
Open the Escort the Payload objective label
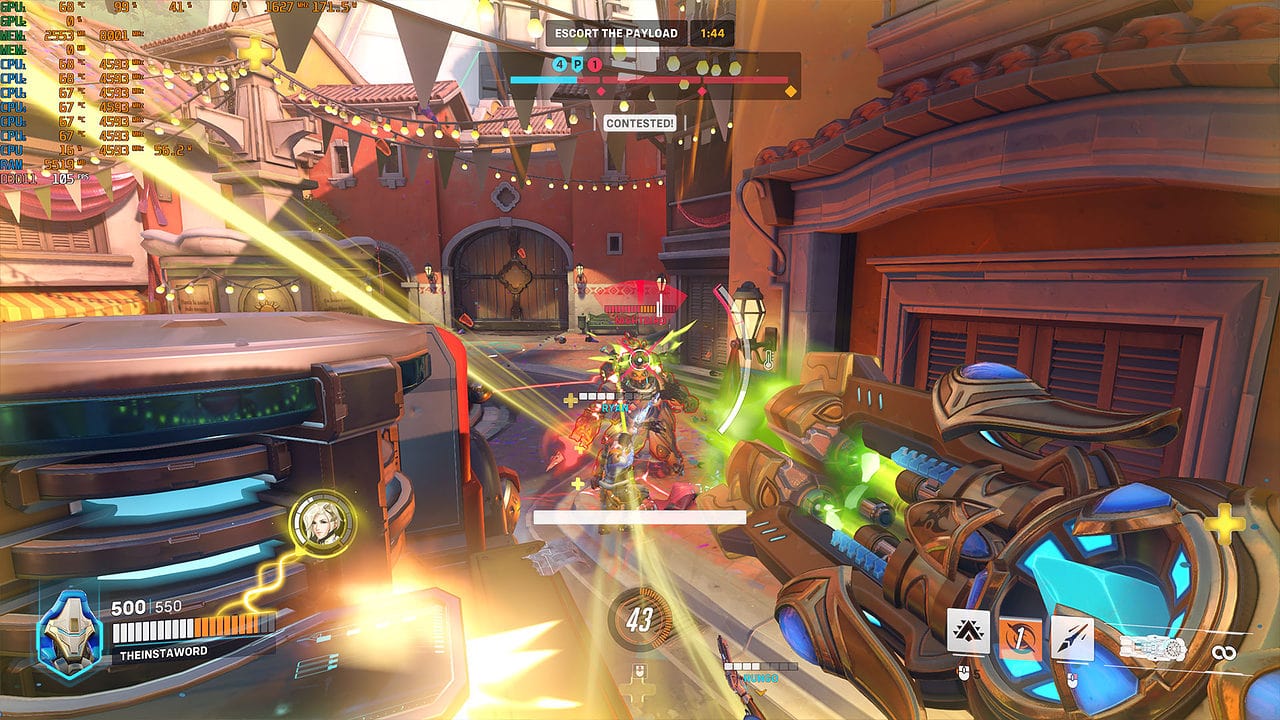(616, 33)
